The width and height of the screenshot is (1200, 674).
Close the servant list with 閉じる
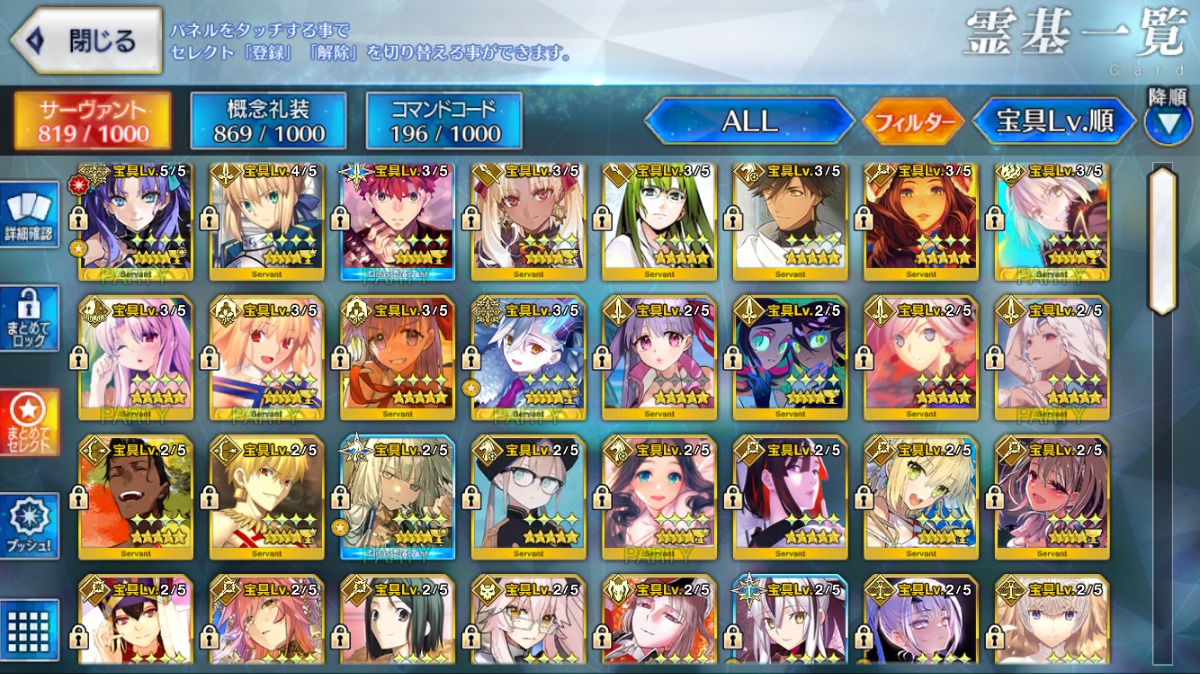86,41
